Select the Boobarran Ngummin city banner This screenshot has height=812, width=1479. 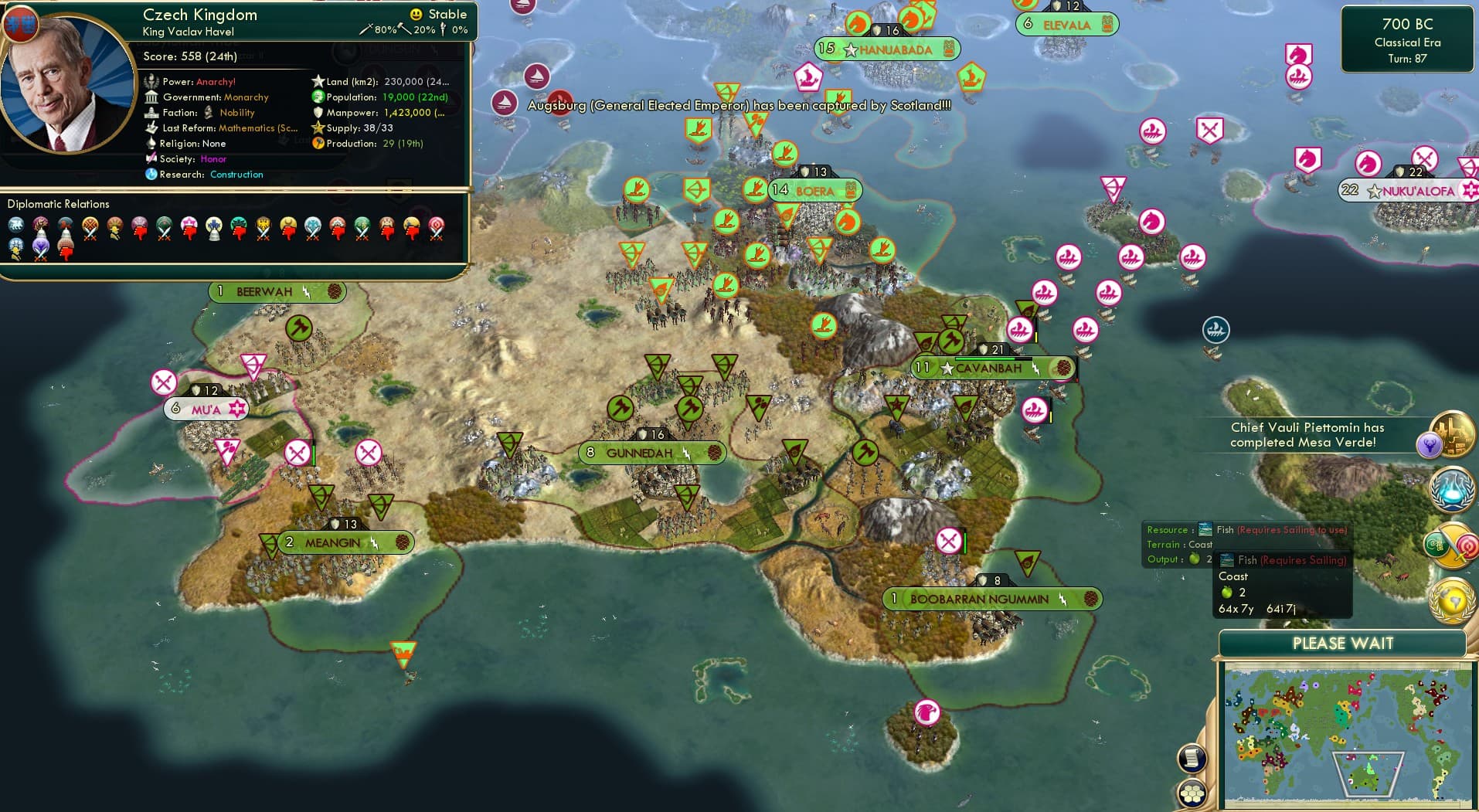click(979, 599)
